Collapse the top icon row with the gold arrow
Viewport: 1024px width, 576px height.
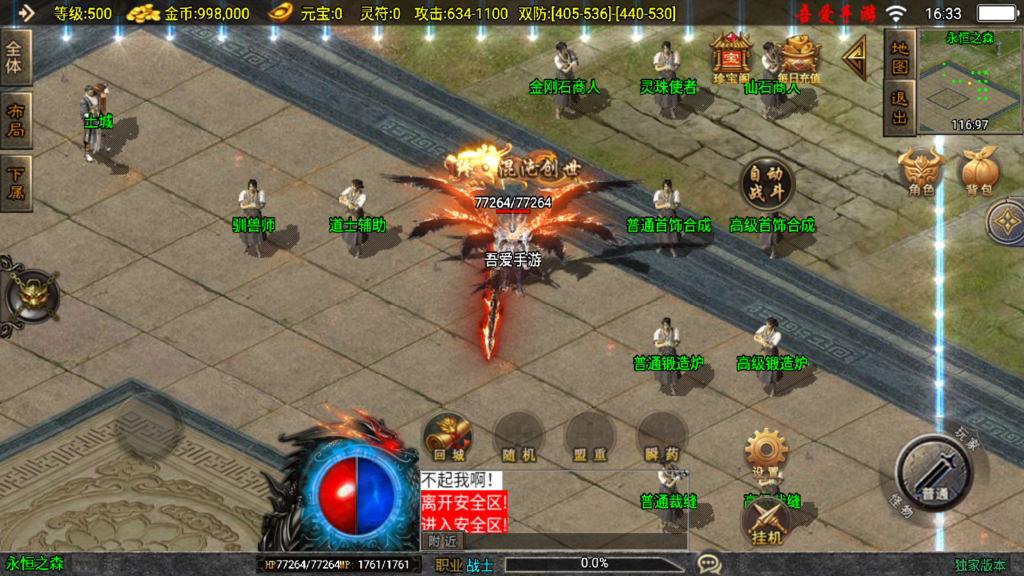[x=854, y=58]
